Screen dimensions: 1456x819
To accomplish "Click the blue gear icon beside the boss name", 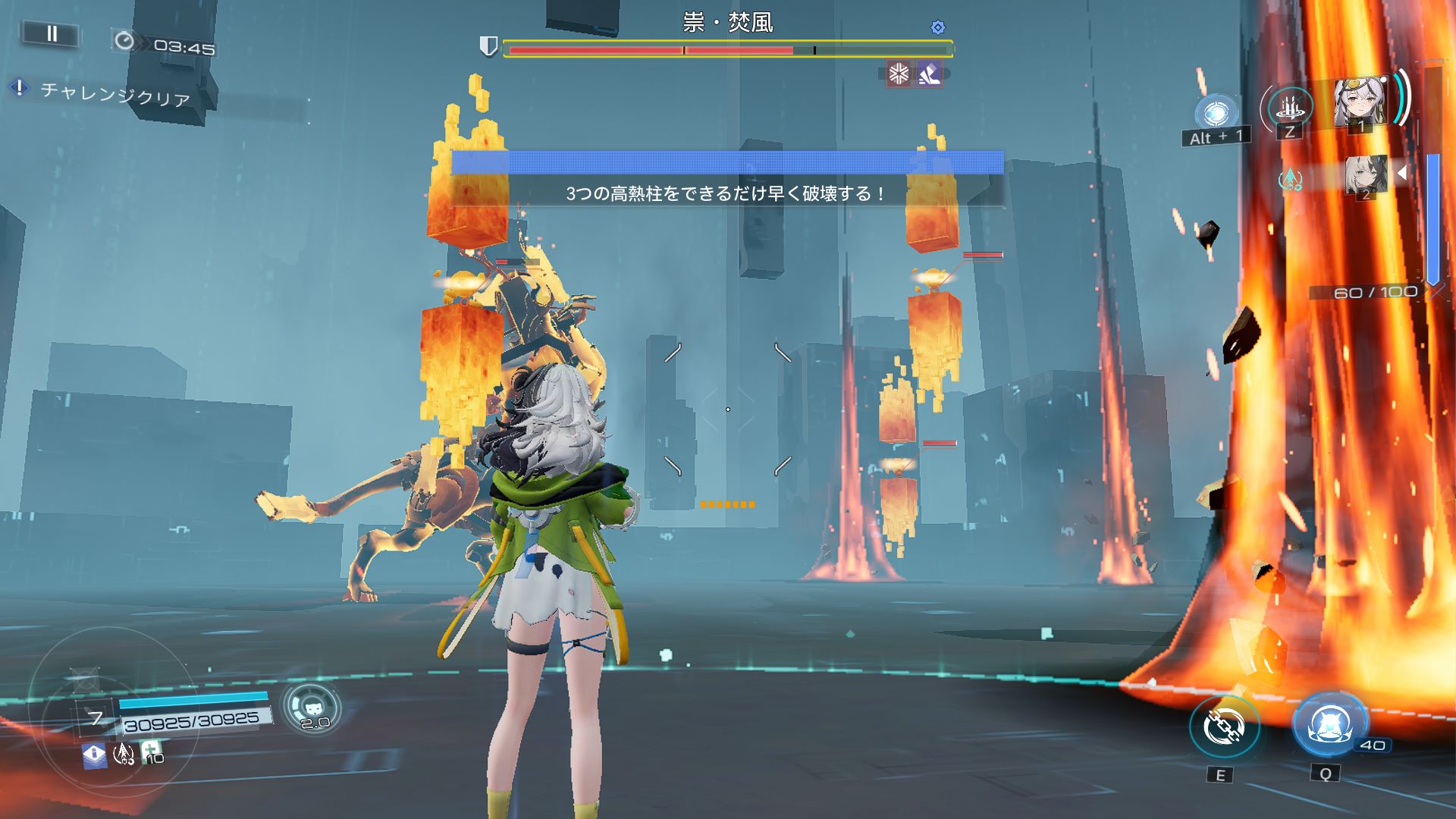I will pyautogui.click(x=938, y=28).
